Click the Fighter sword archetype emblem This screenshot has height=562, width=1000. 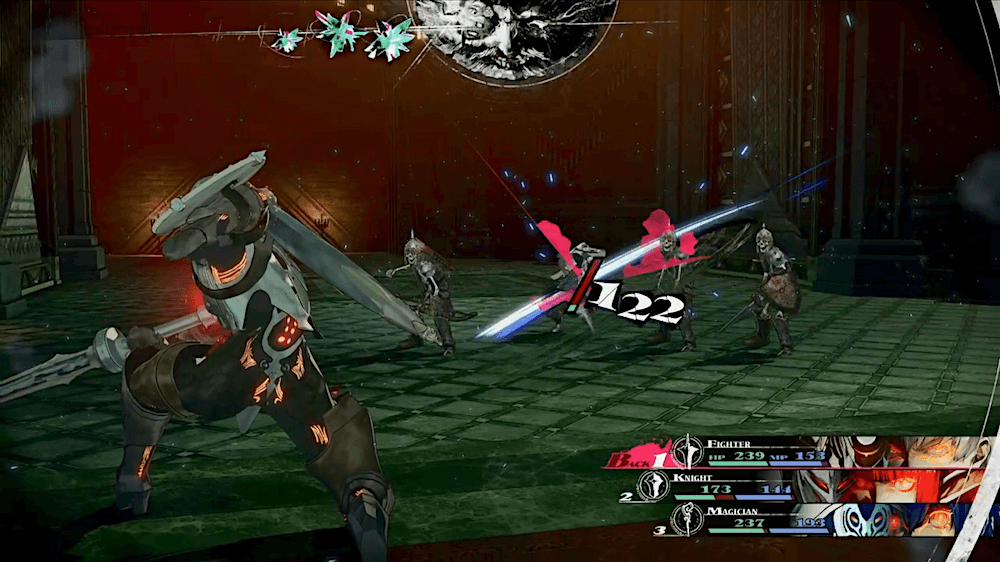pos(687,452)
